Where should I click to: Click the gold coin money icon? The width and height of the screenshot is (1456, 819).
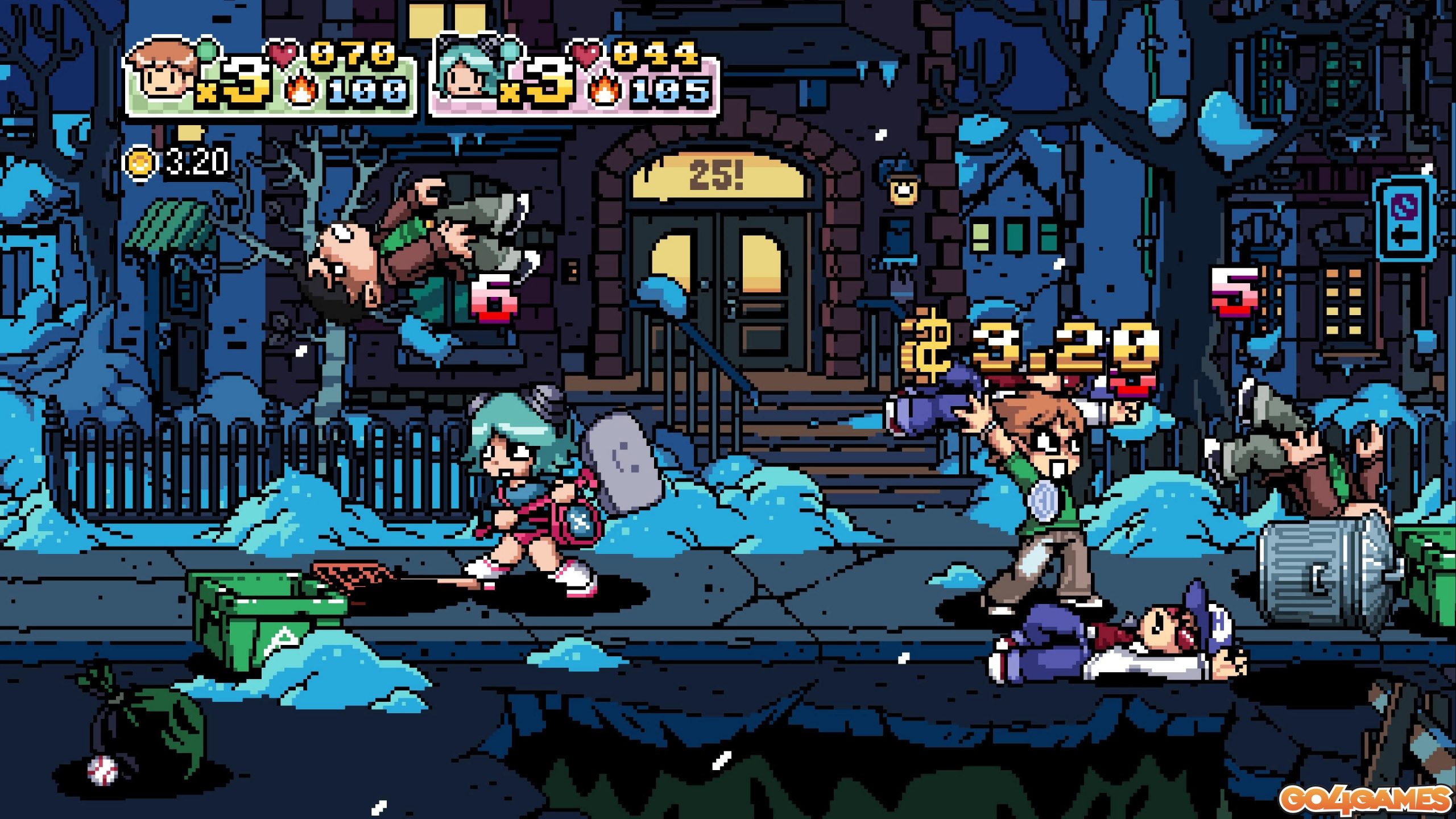click(x=140, y=163)
